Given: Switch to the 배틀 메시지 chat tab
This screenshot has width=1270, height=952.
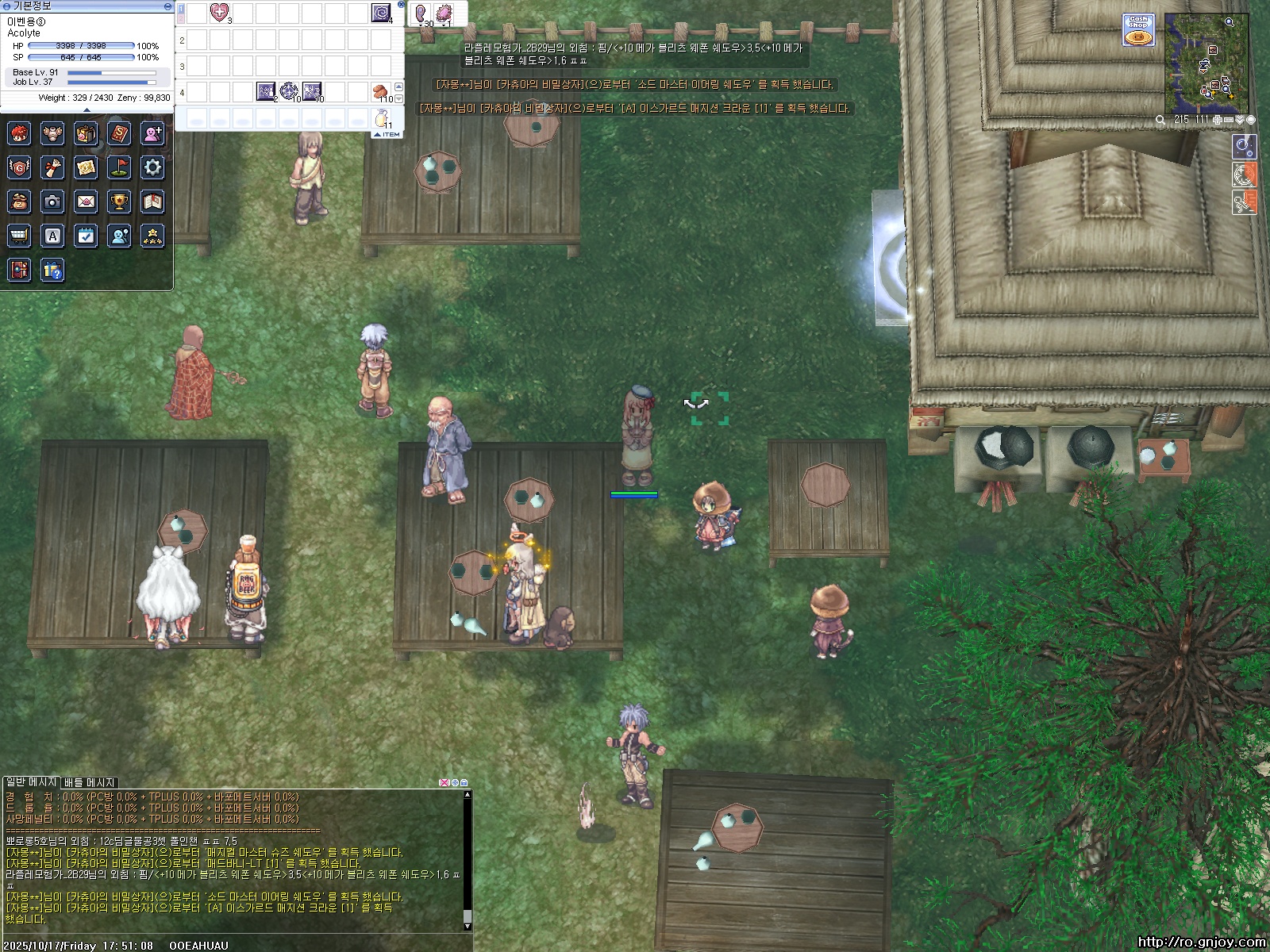Looking at the screenshot, I should tap(90, 783).
